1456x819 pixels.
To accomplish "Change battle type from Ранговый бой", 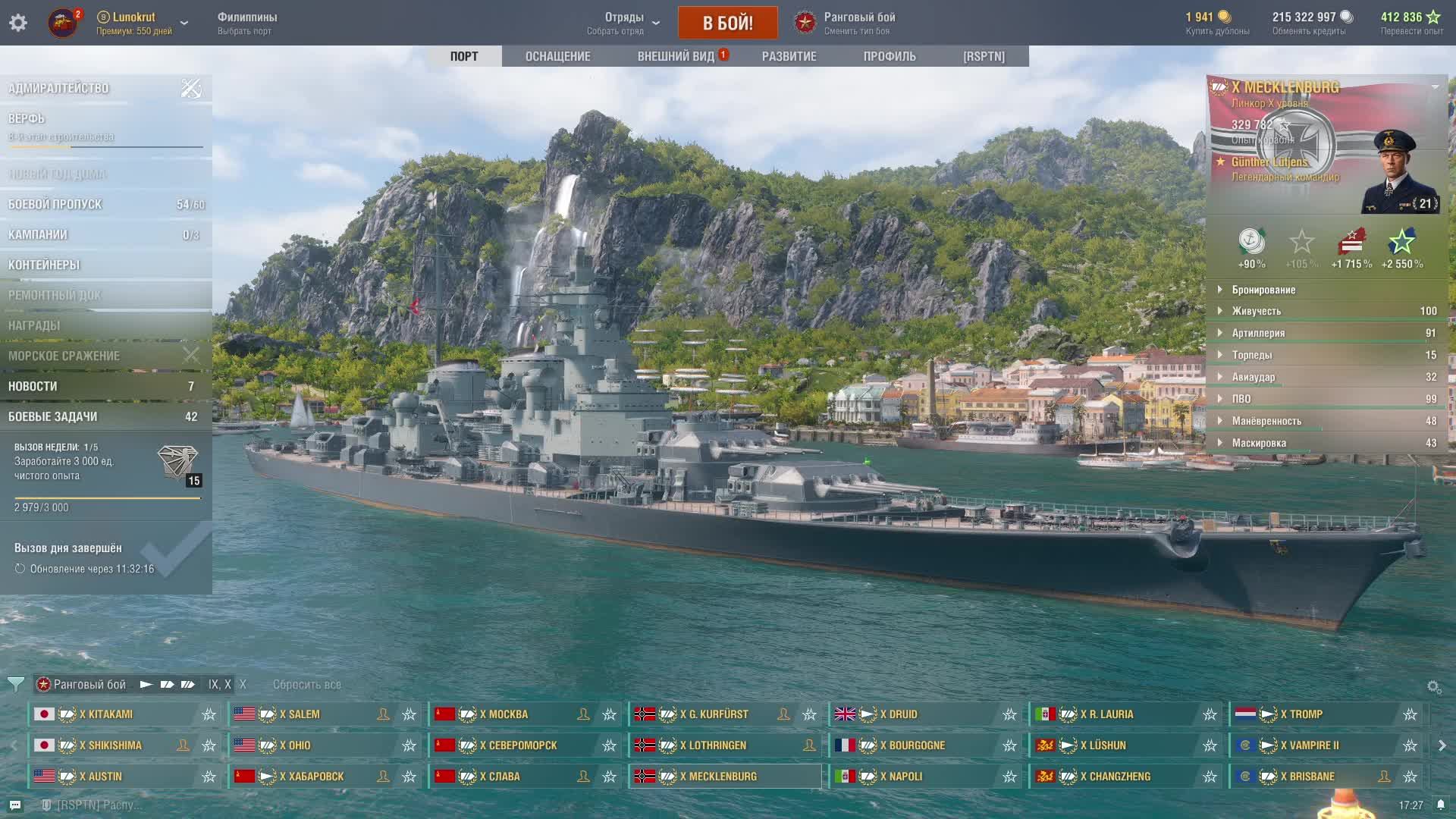I will coord(858,23).
